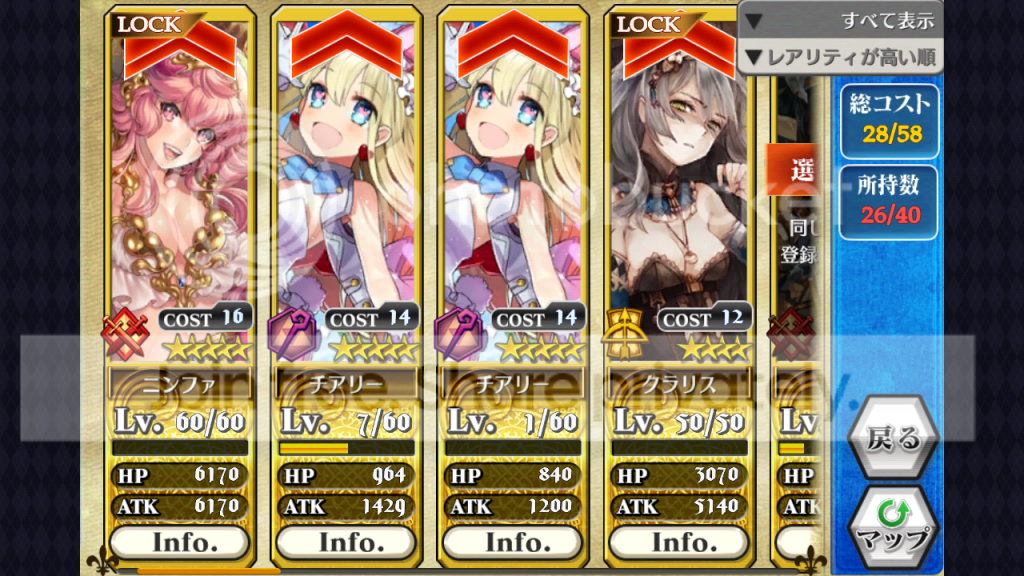
Task: Show Info for the Lv. 7 チアリー
Action: coord(346,542)
